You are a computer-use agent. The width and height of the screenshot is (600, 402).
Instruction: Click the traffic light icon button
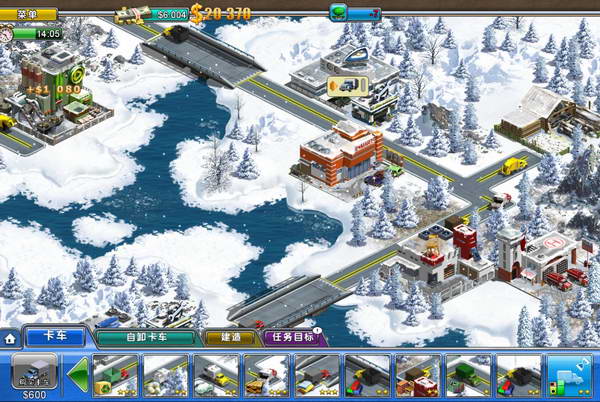[569, 375]
